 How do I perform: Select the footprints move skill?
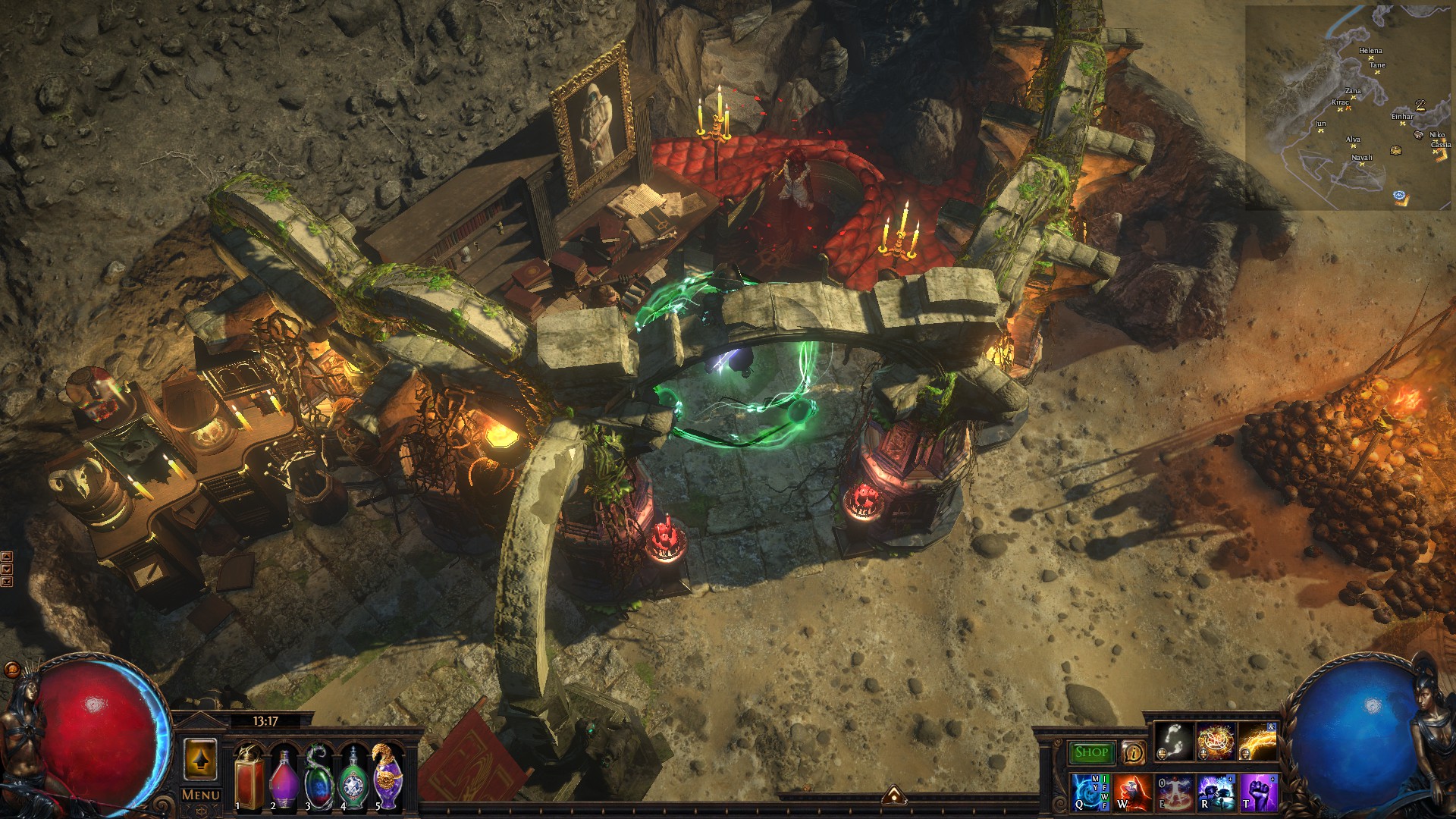[1175, 740]
